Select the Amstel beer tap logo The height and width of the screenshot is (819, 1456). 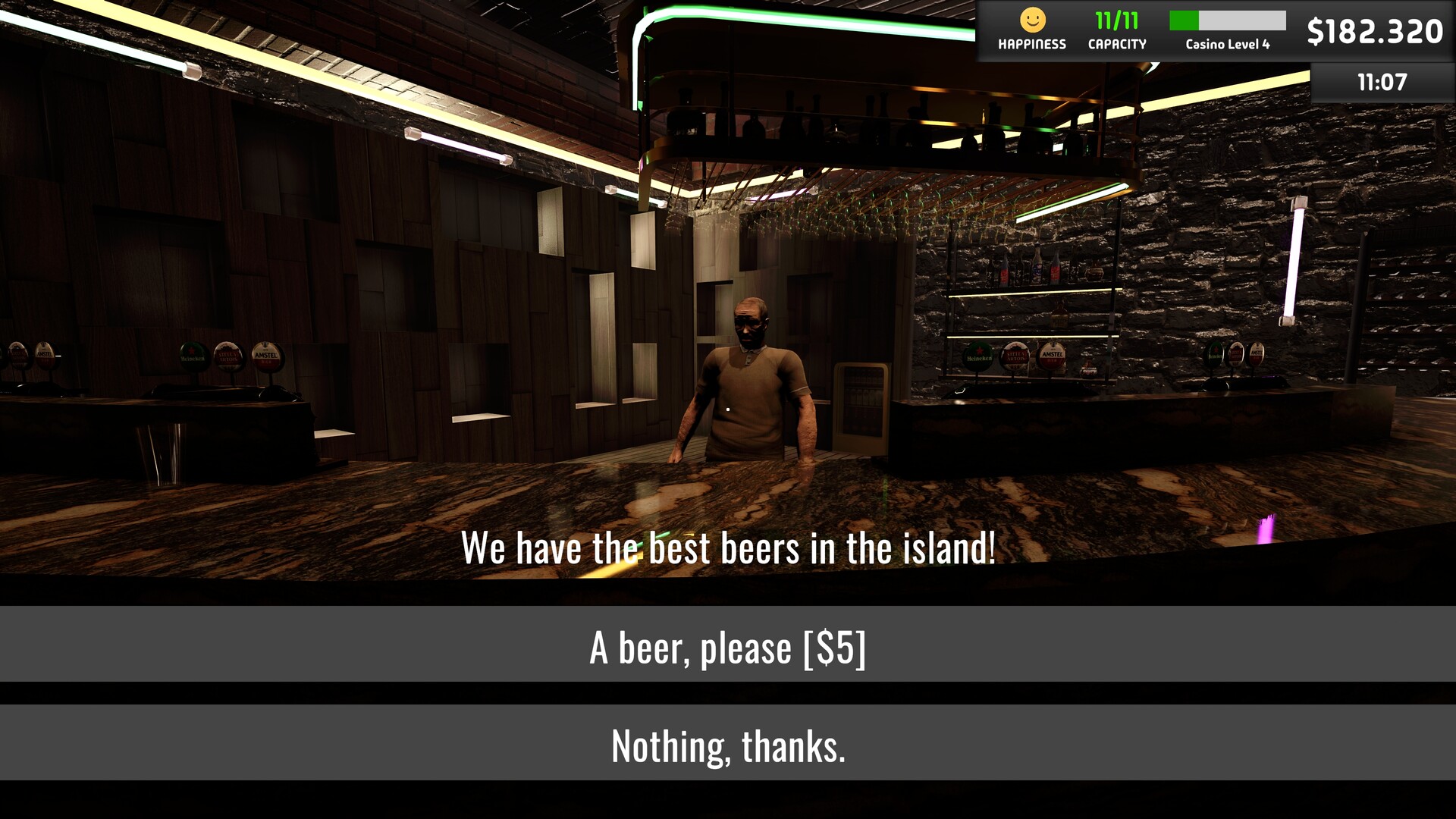coord(1053,355)
